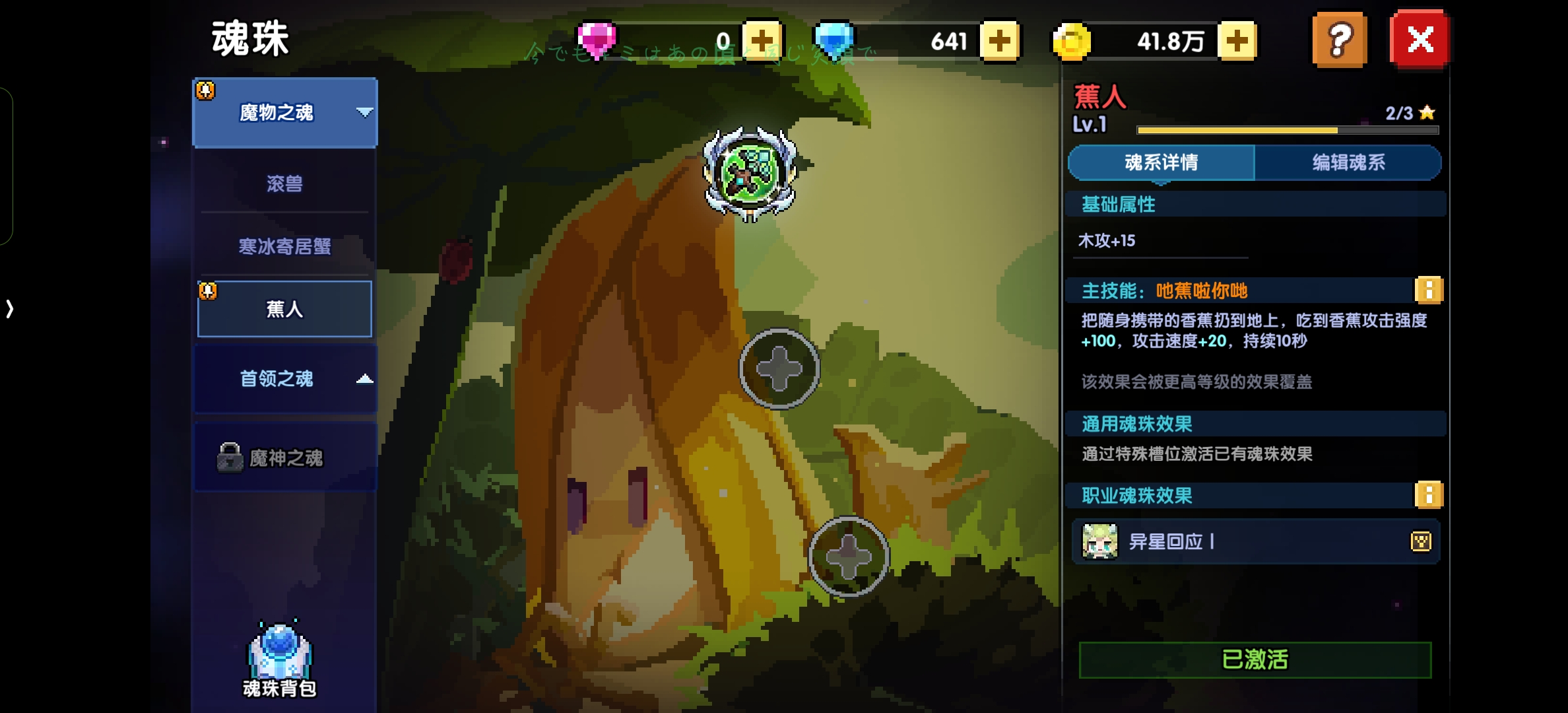Click the locked 魔神之魂 category

pos(285,458)
